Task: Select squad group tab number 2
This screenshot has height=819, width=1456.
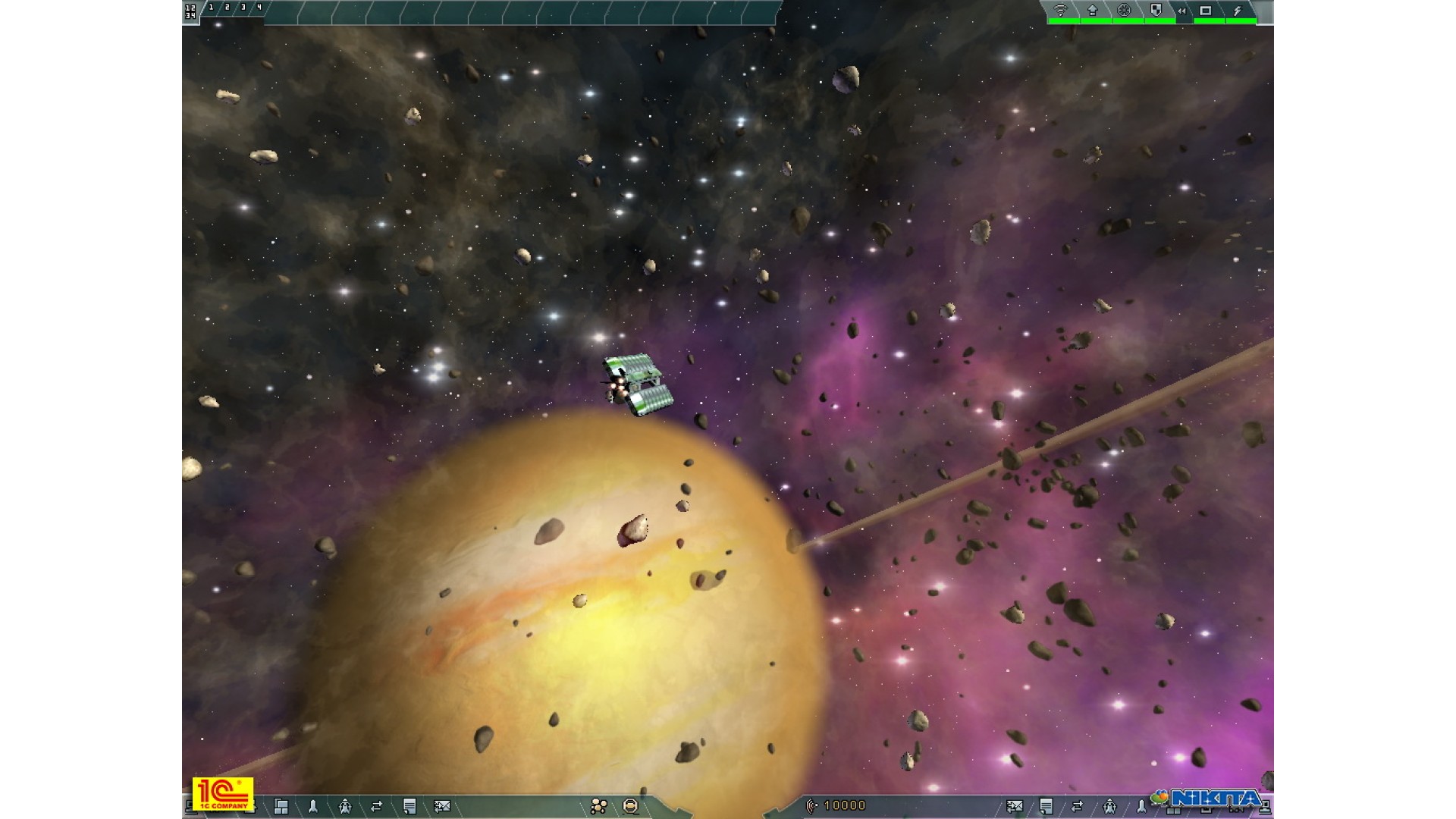Action: (x=227, y=8)
